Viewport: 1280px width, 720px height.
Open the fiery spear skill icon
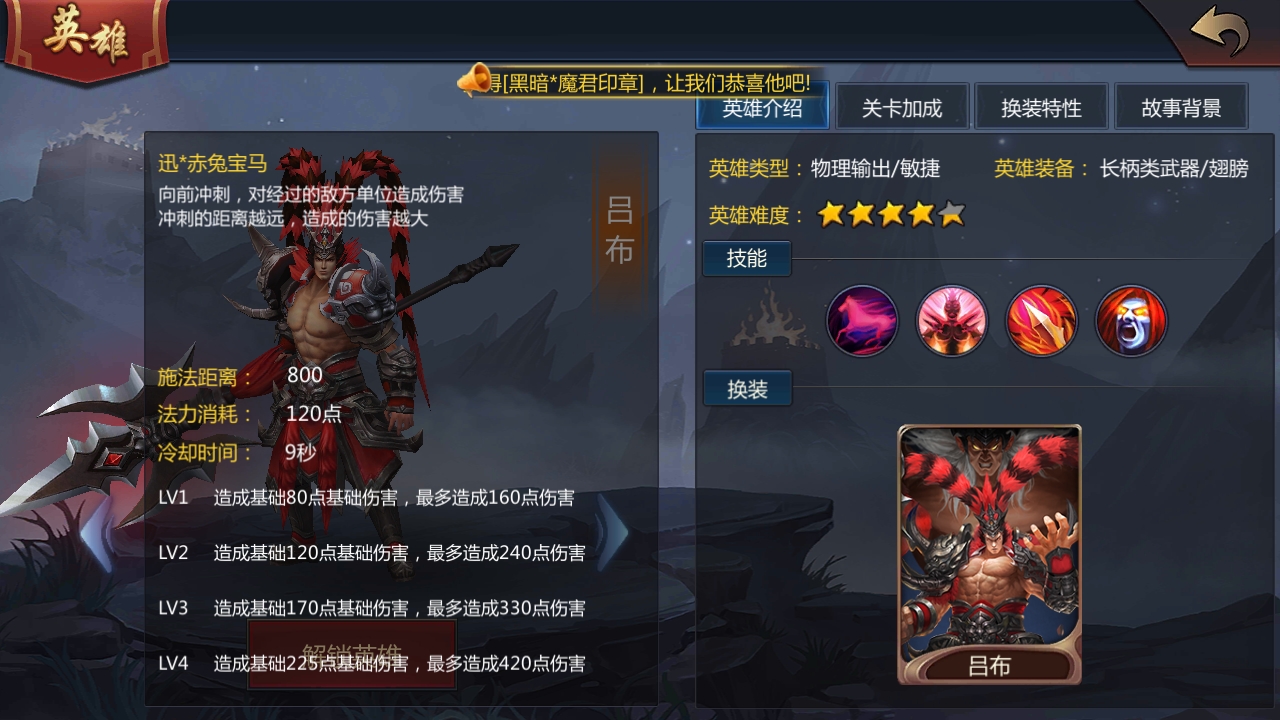point(1041,320)
